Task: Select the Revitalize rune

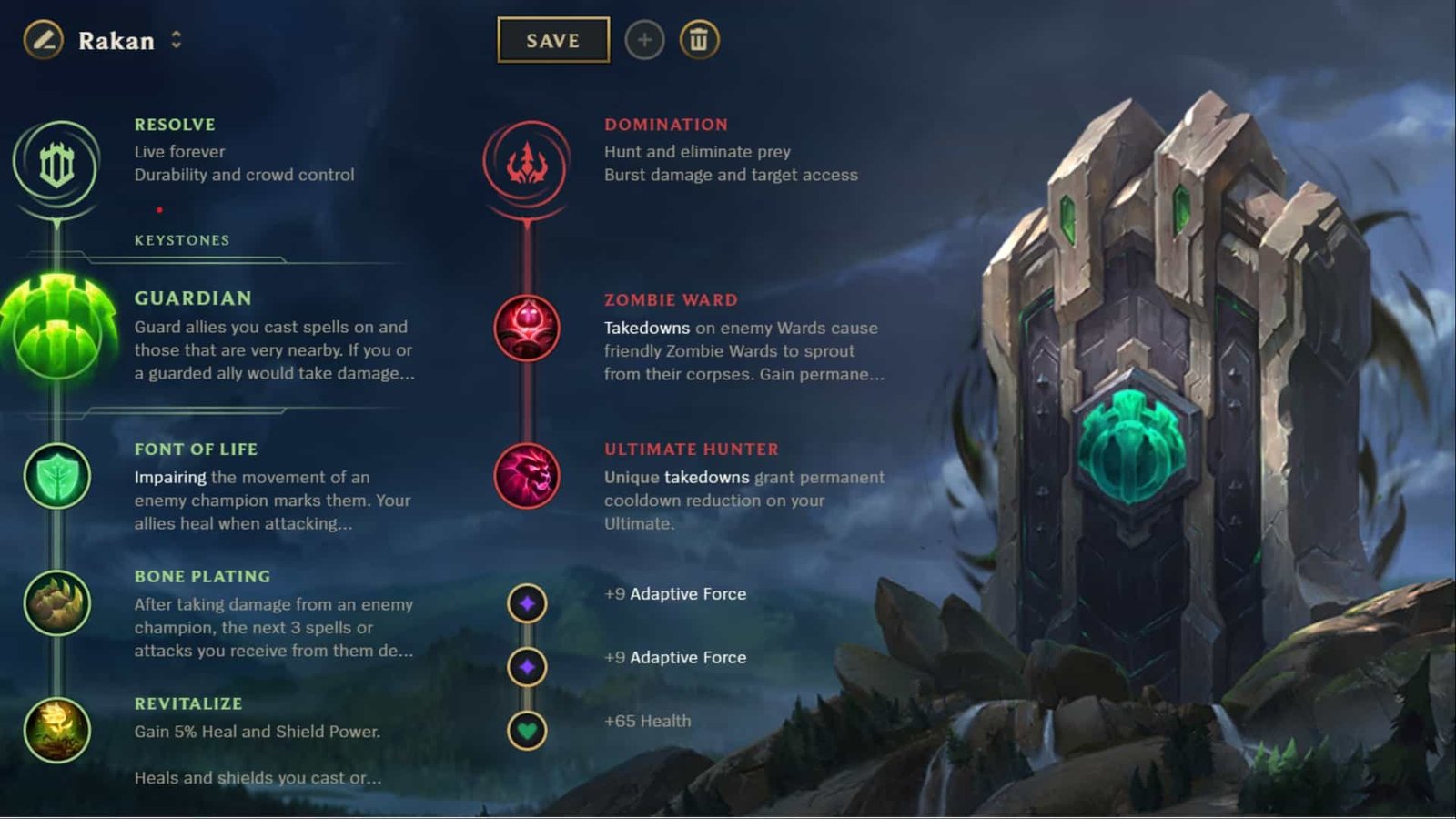Action: pyautogui.click(x=56, y=726)
